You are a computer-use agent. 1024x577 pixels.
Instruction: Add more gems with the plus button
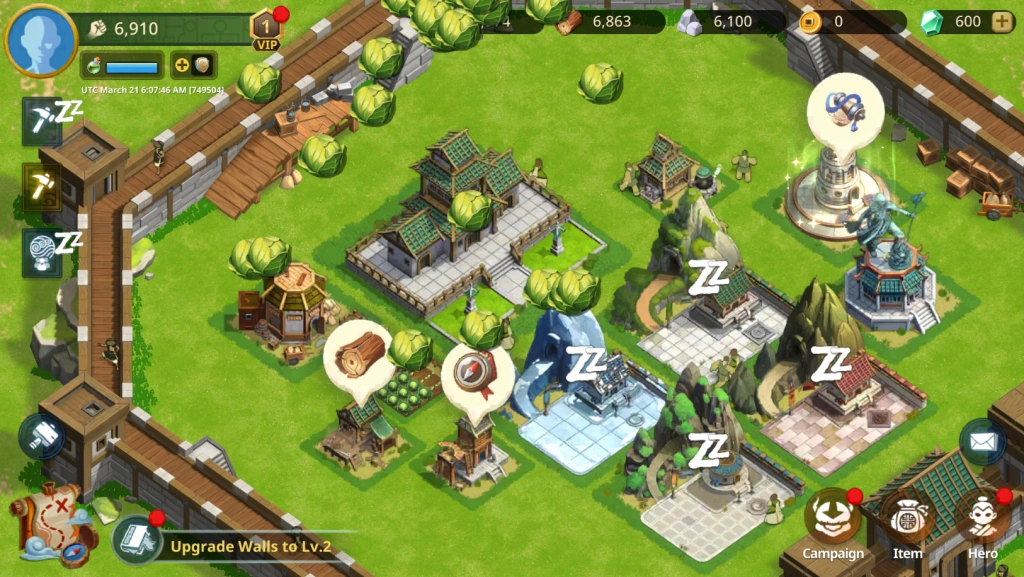(1001, 22)
